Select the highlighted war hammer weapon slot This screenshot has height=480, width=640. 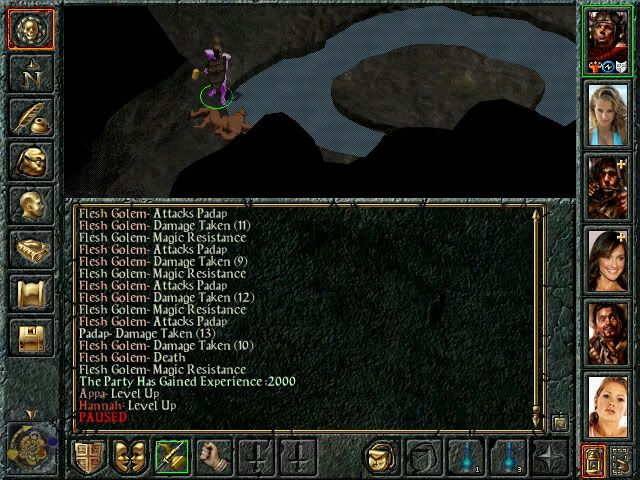[170, 457]
